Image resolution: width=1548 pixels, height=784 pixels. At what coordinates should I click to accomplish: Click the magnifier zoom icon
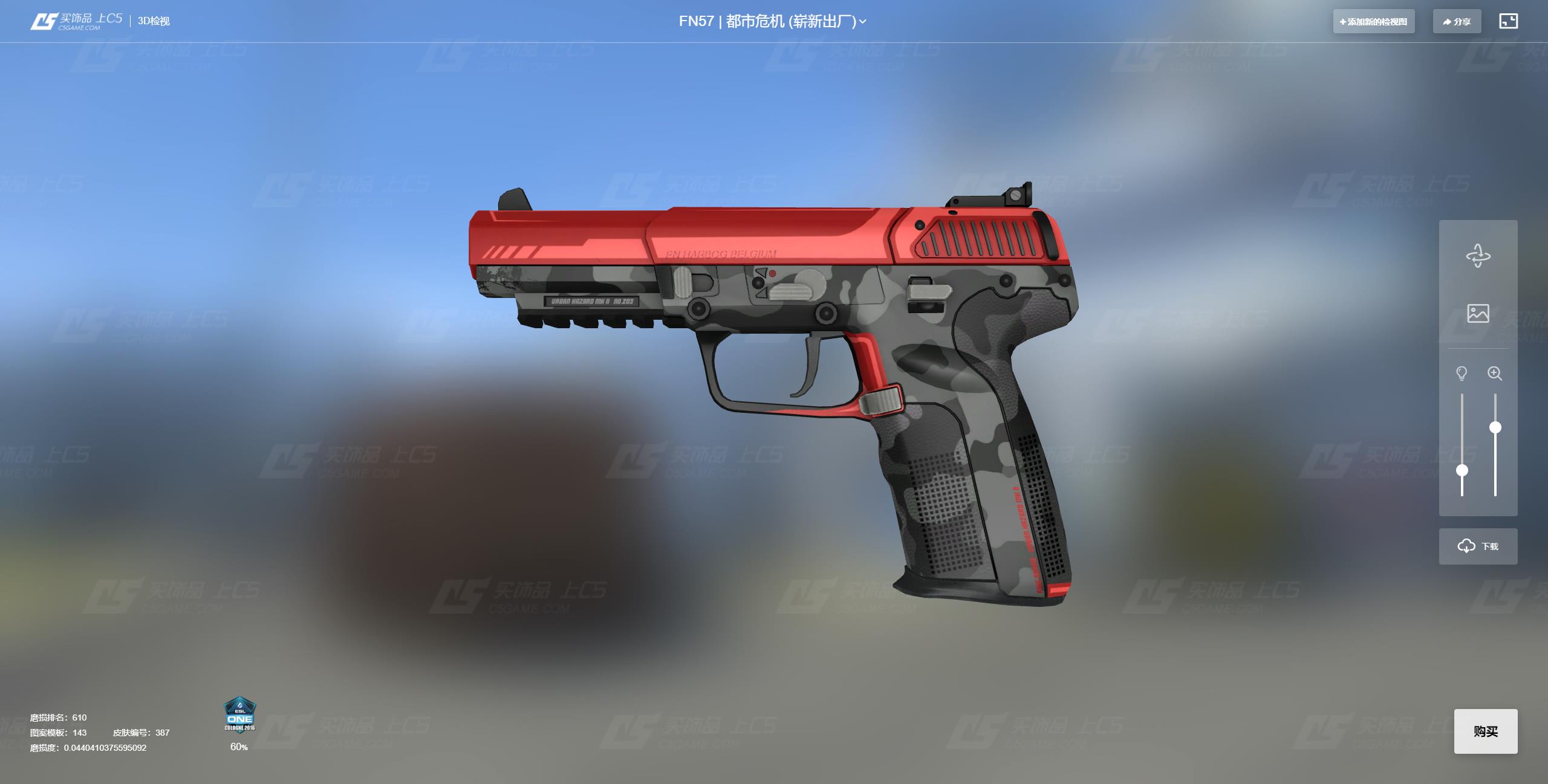pyautogui.click(x=1495, y=373)
